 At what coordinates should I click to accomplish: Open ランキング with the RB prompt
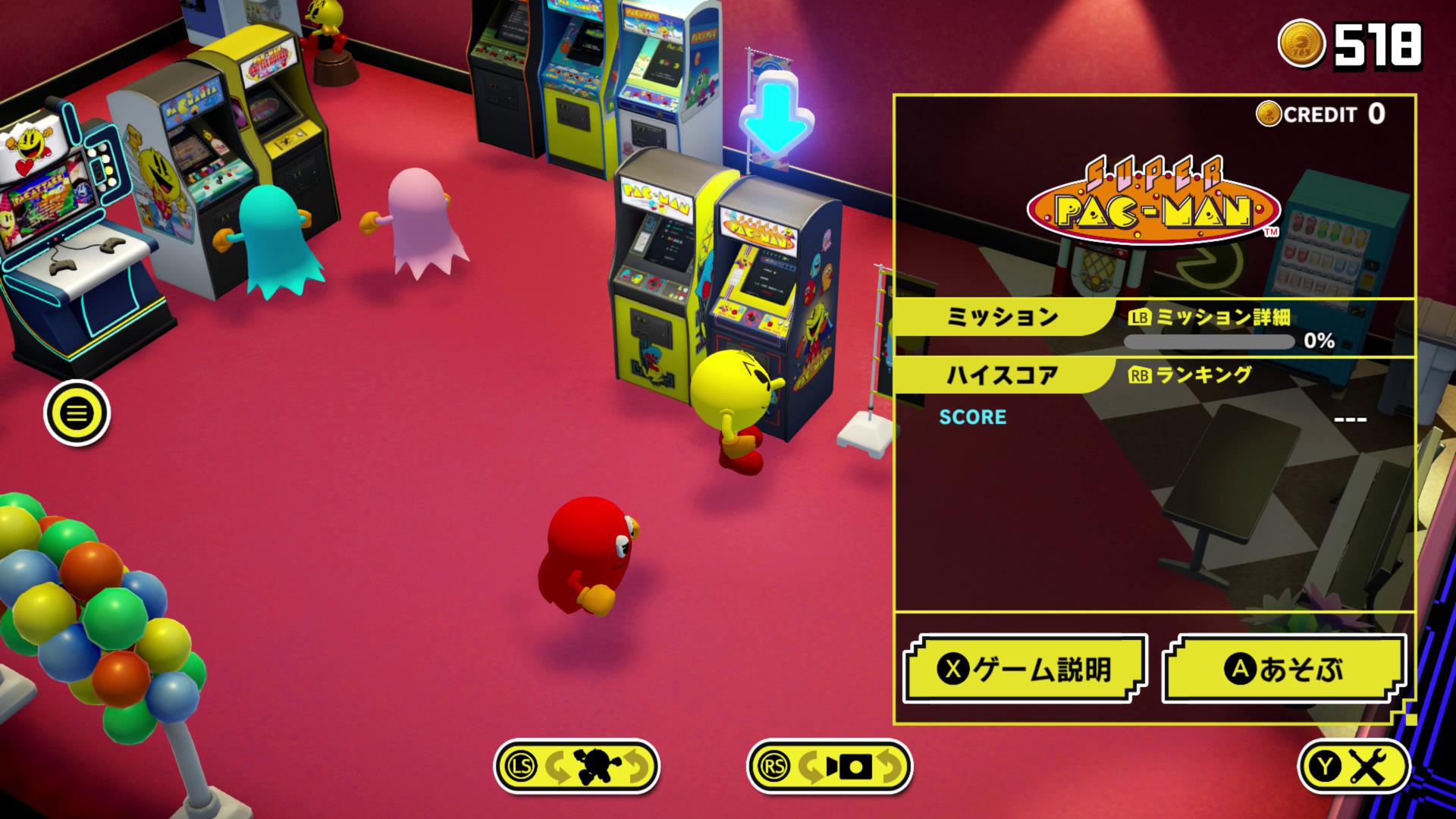(x=1188, y=375)
